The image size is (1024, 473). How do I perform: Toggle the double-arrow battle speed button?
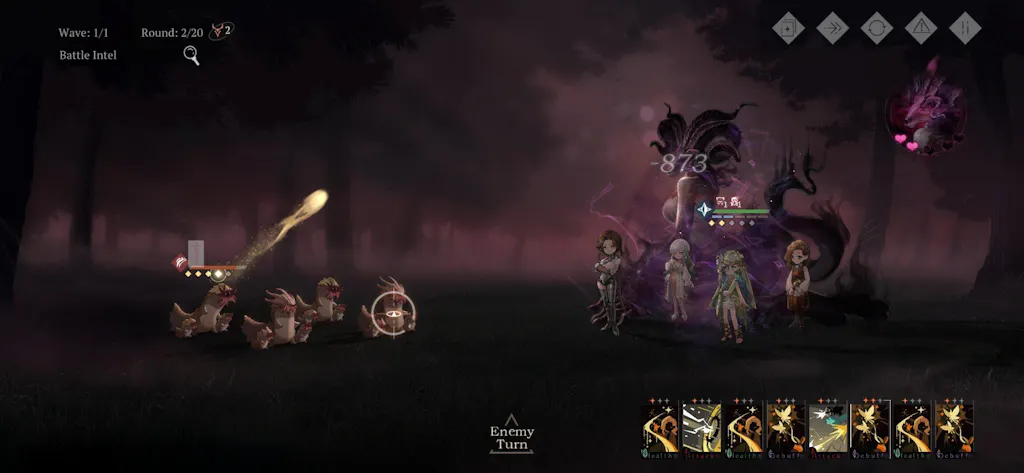click(833, 27)
